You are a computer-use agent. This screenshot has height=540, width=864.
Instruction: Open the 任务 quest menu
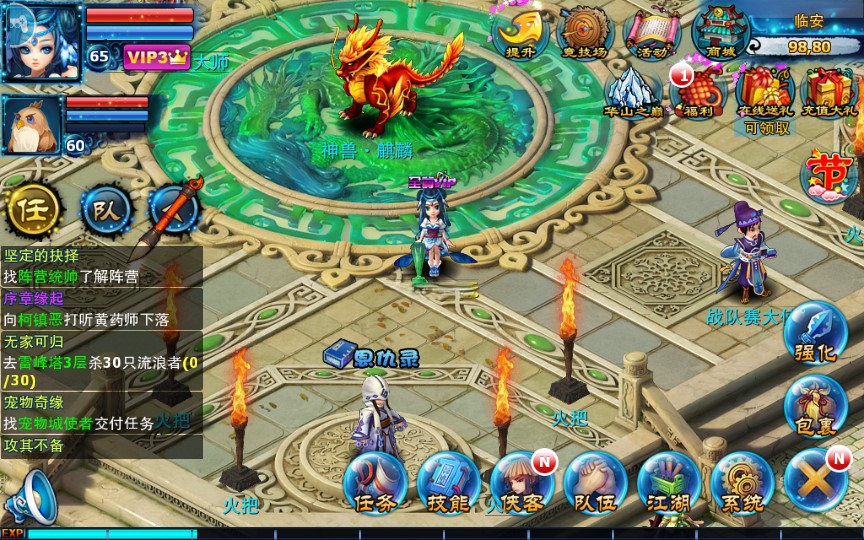coord(373,483)
